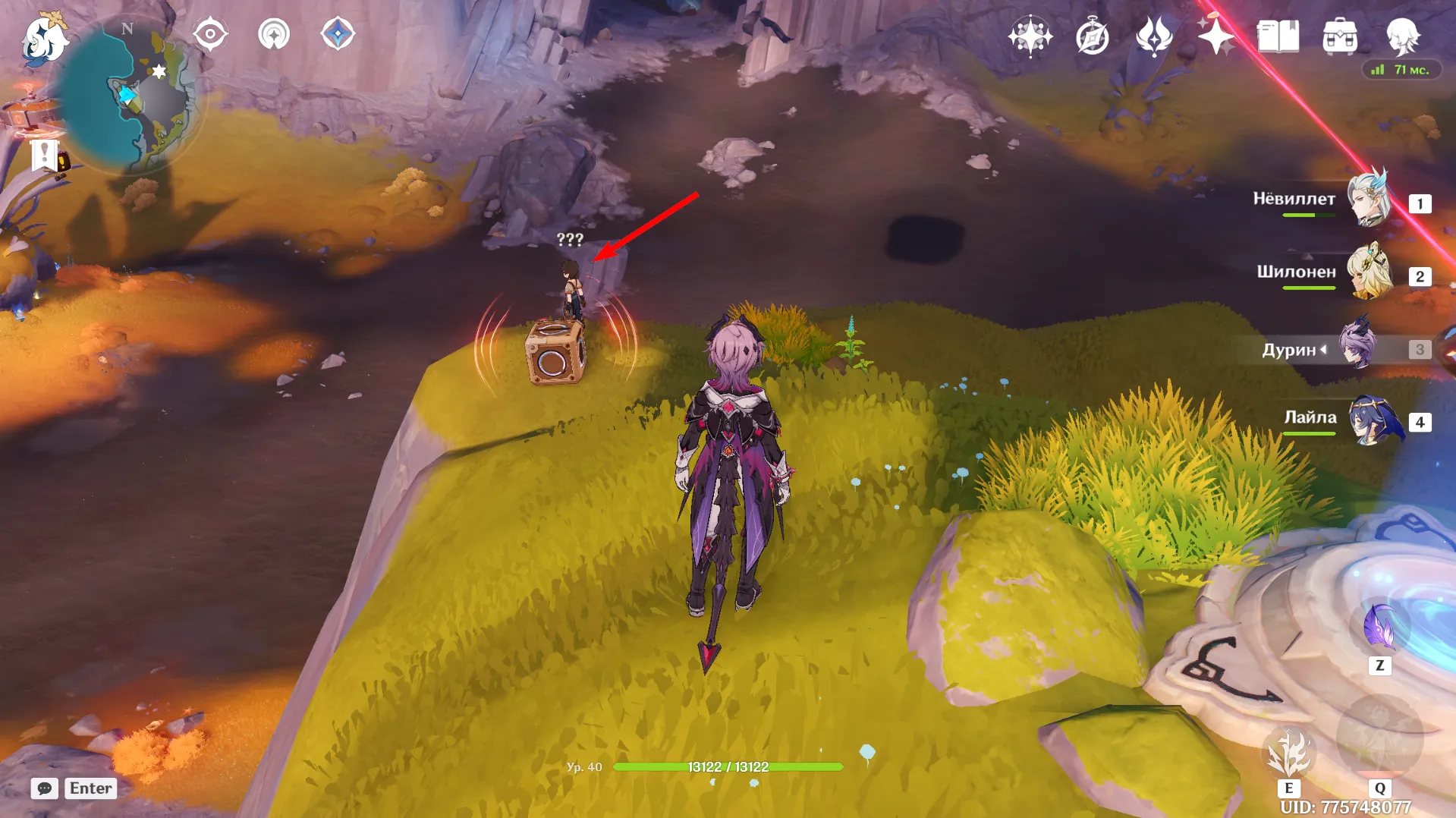This screenshot has height=818, width=1456.
Task: Open the inventory backpack icon
Action: point(1340,36)
